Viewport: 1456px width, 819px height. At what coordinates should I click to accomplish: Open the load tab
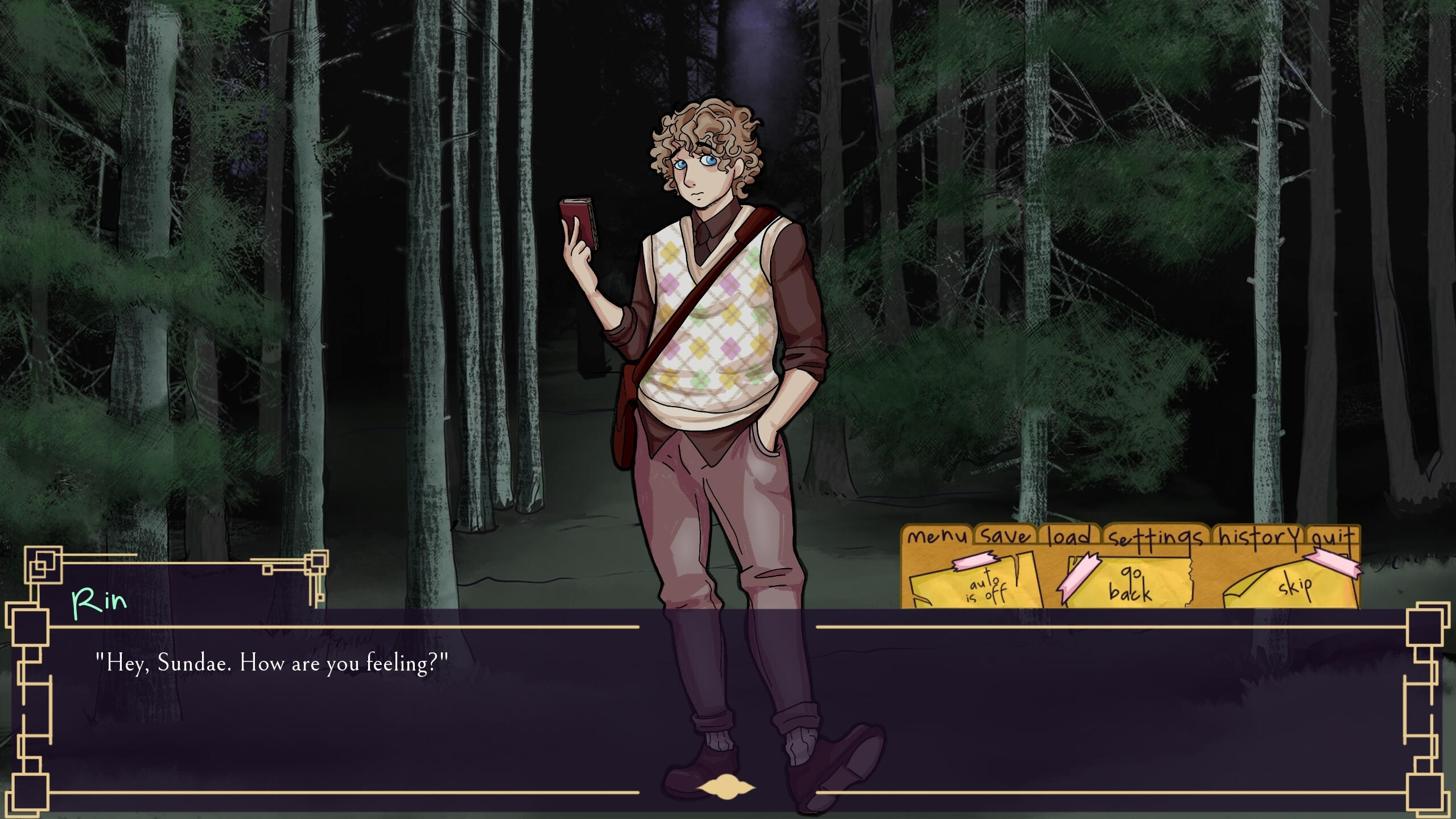click(1069, 536)
